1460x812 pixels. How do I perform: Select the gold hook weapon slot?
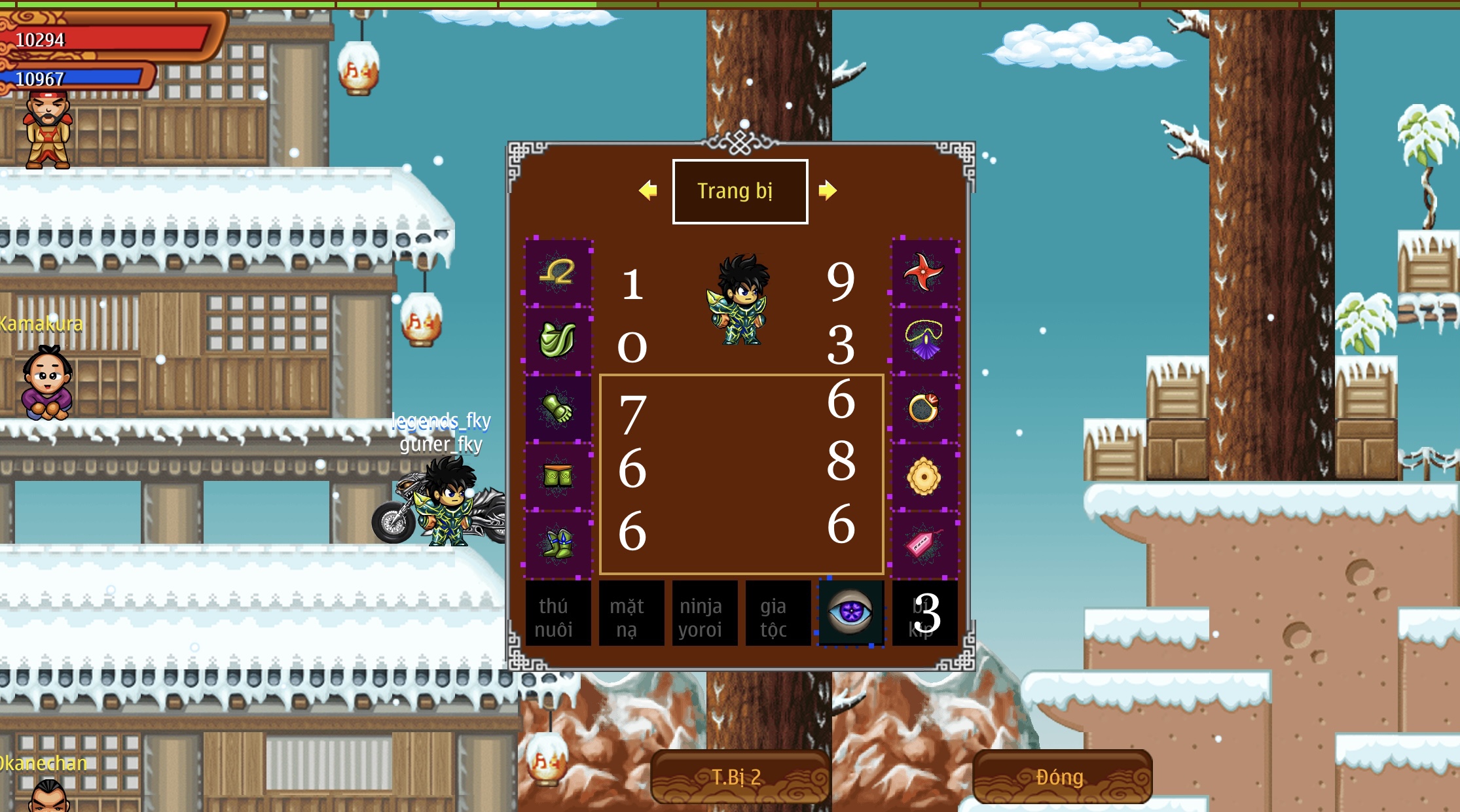click(558, 270)
